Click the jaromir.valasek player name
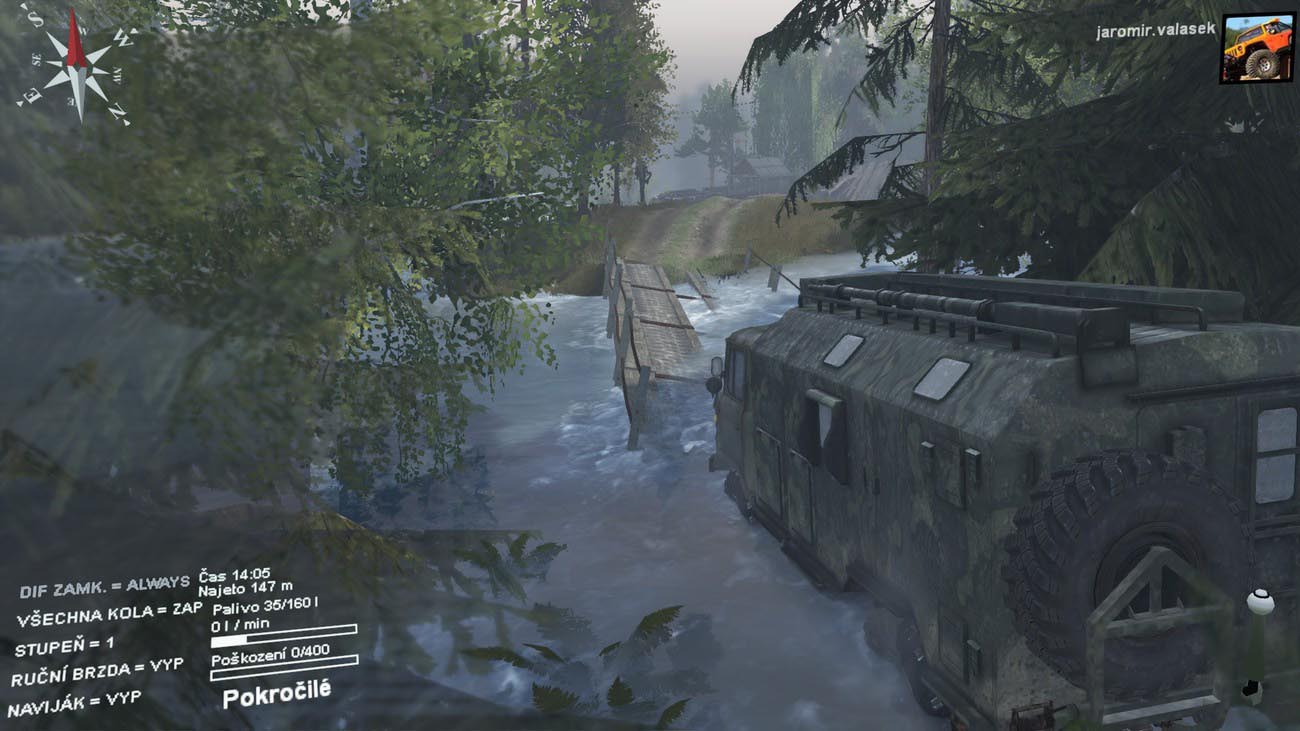 pyautogui.click(x=1155, y=31)
